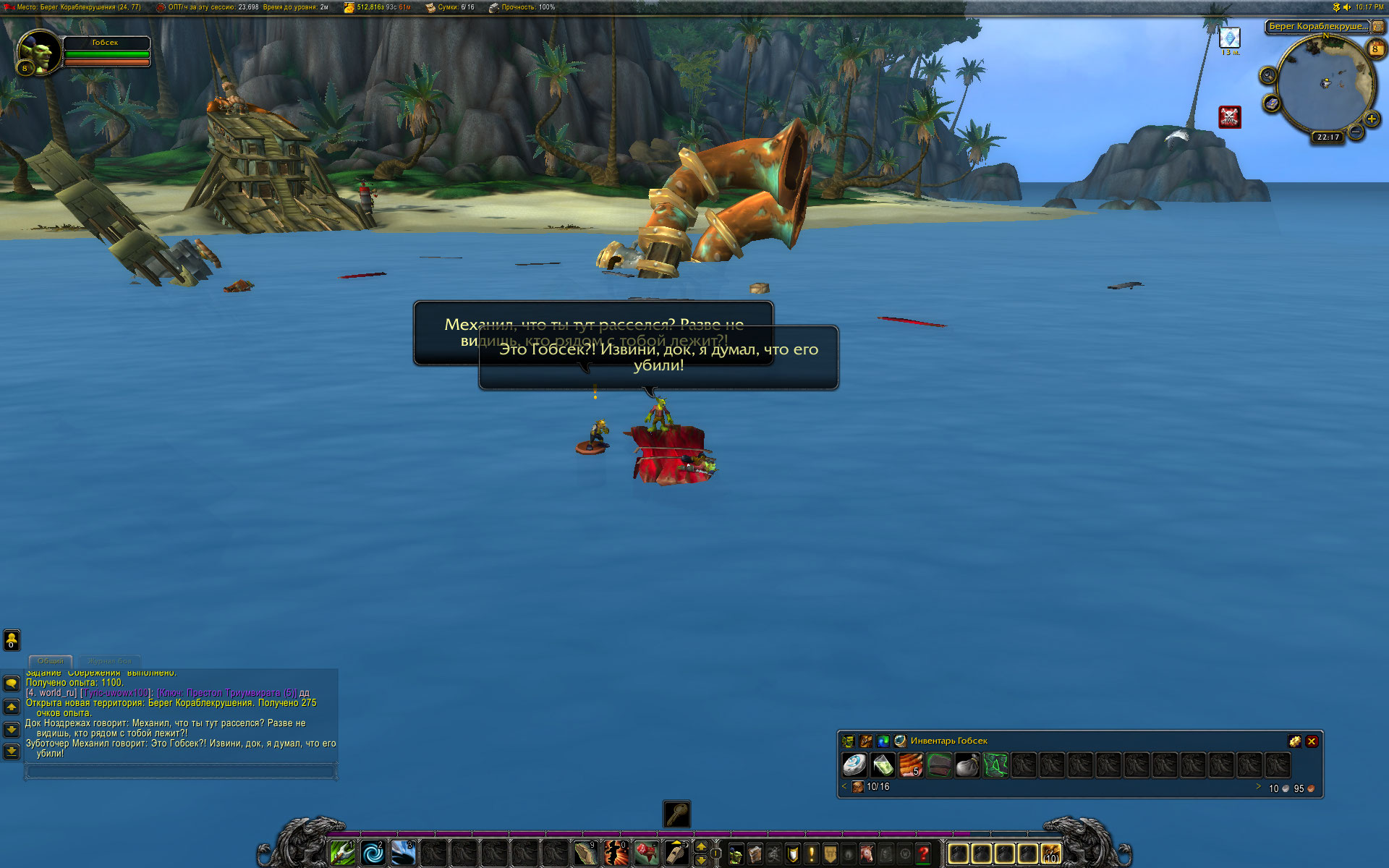Open the calendar showing day 8
The width and height of the screenshot is (1389, 868).
(x=1375, y=48)
